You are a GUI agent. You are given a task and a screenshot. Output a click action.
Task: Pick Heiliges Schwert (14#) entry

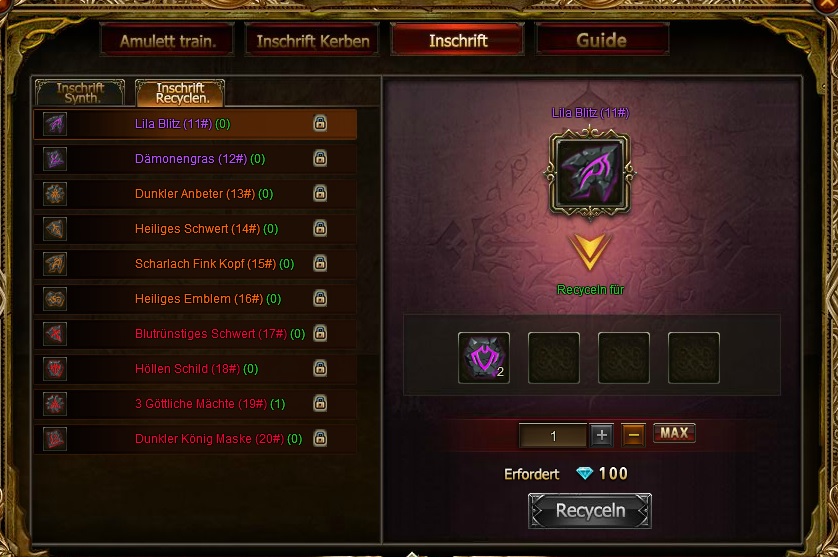pos(193,229)
